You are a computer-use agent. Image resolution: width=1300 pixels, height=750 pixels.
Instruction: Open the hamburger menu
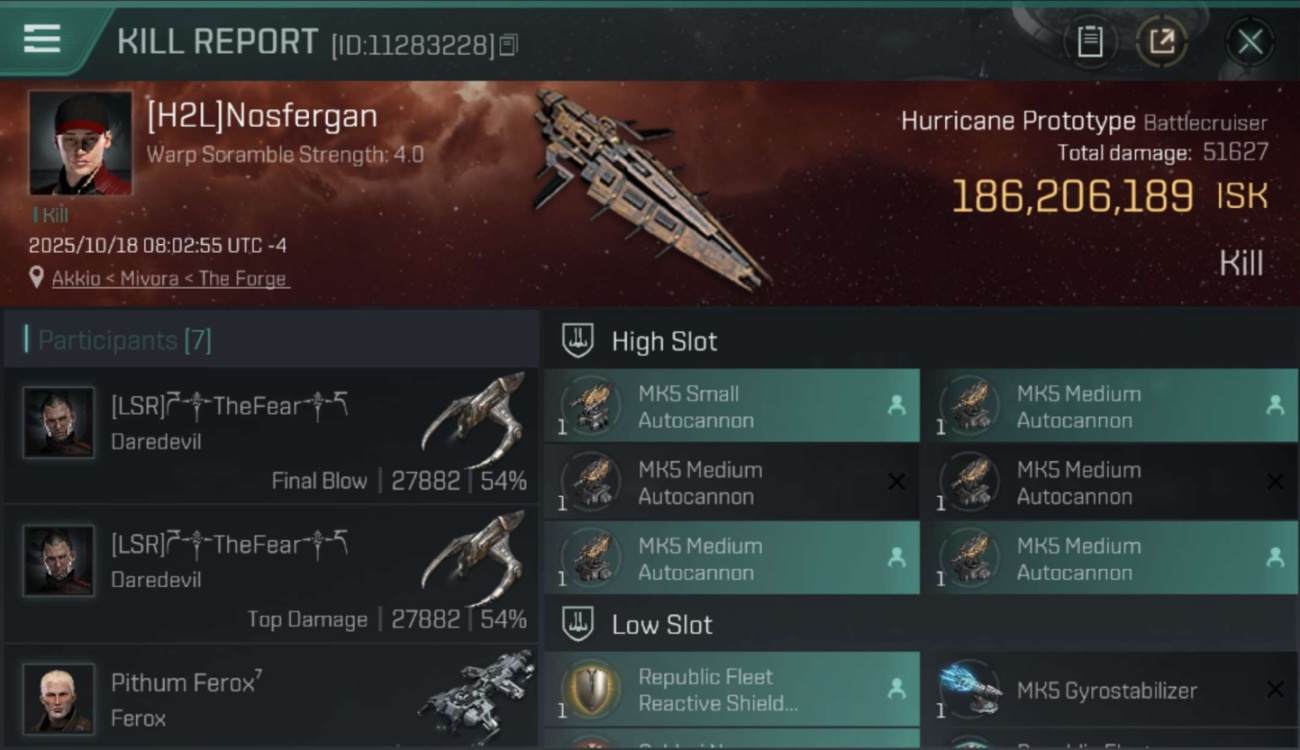42,40
